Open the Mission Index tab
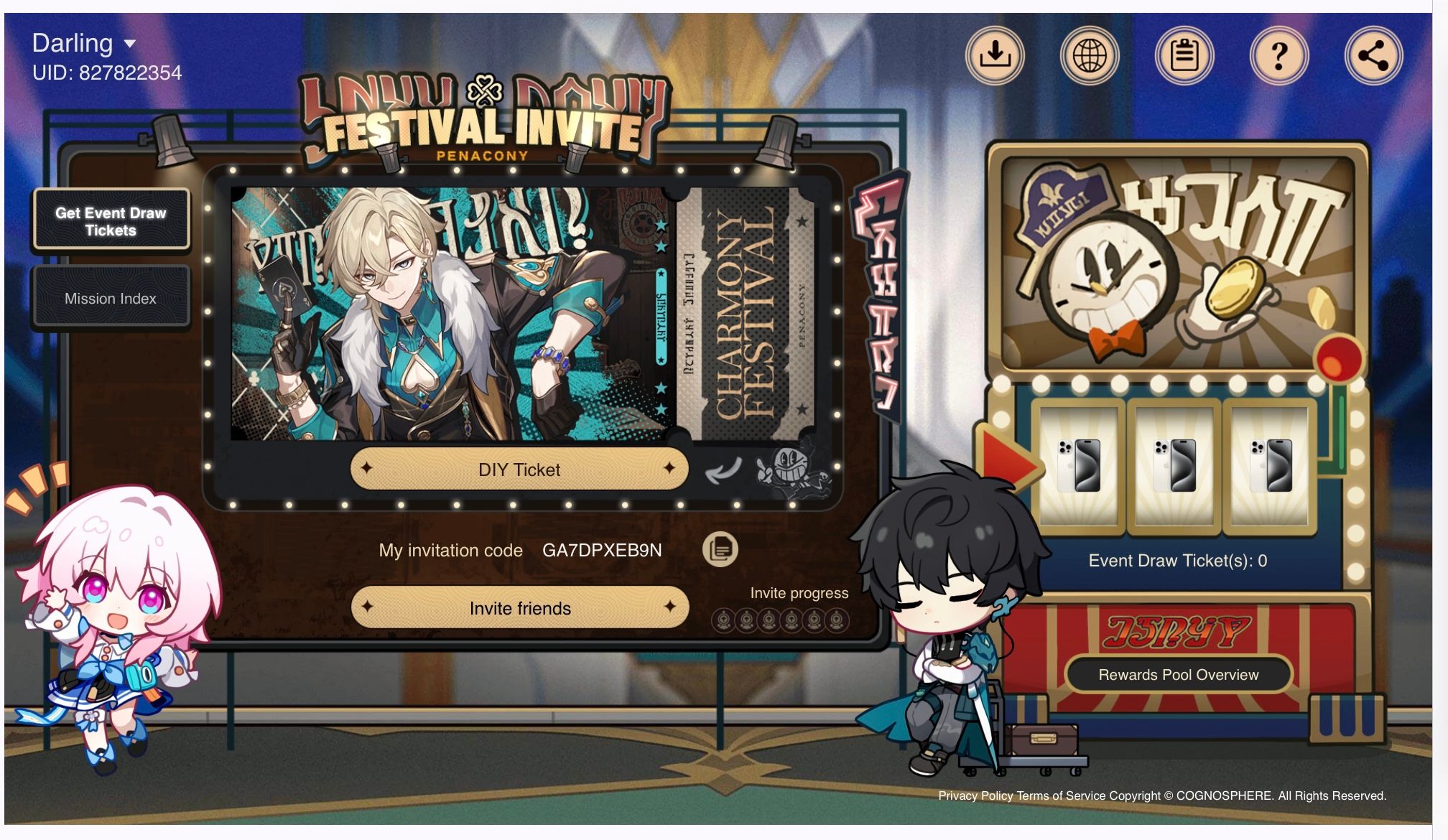 (x=111, y=297)
